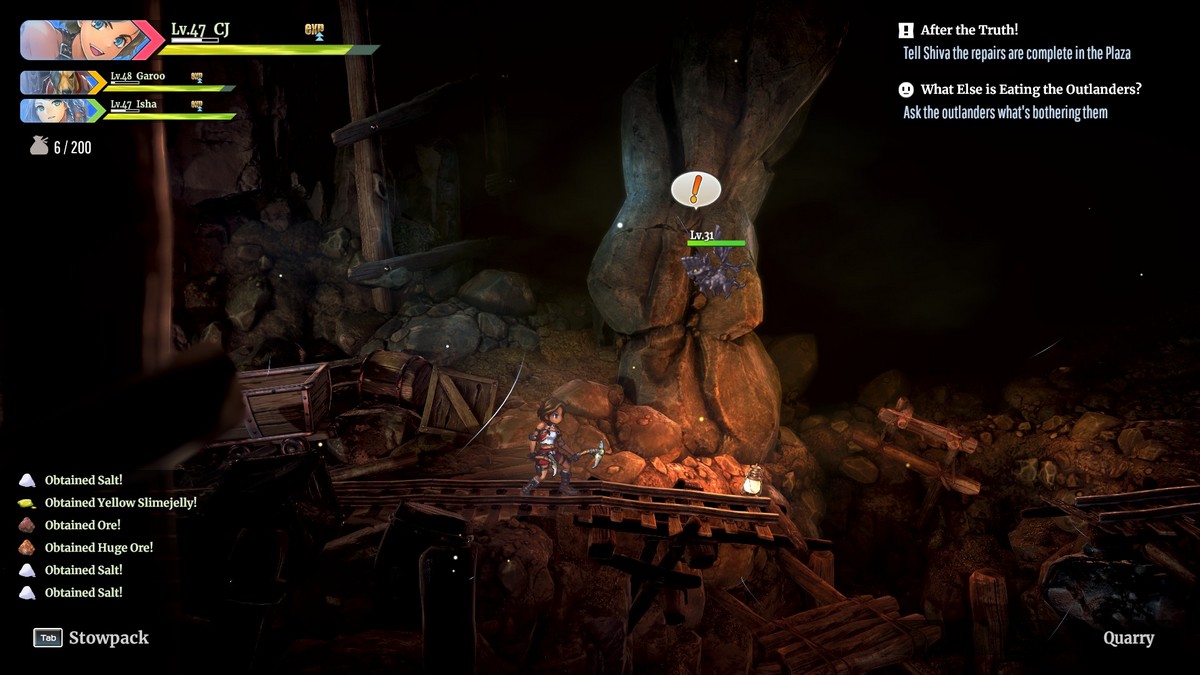Select Garoo's party portrait

point(58,82)
